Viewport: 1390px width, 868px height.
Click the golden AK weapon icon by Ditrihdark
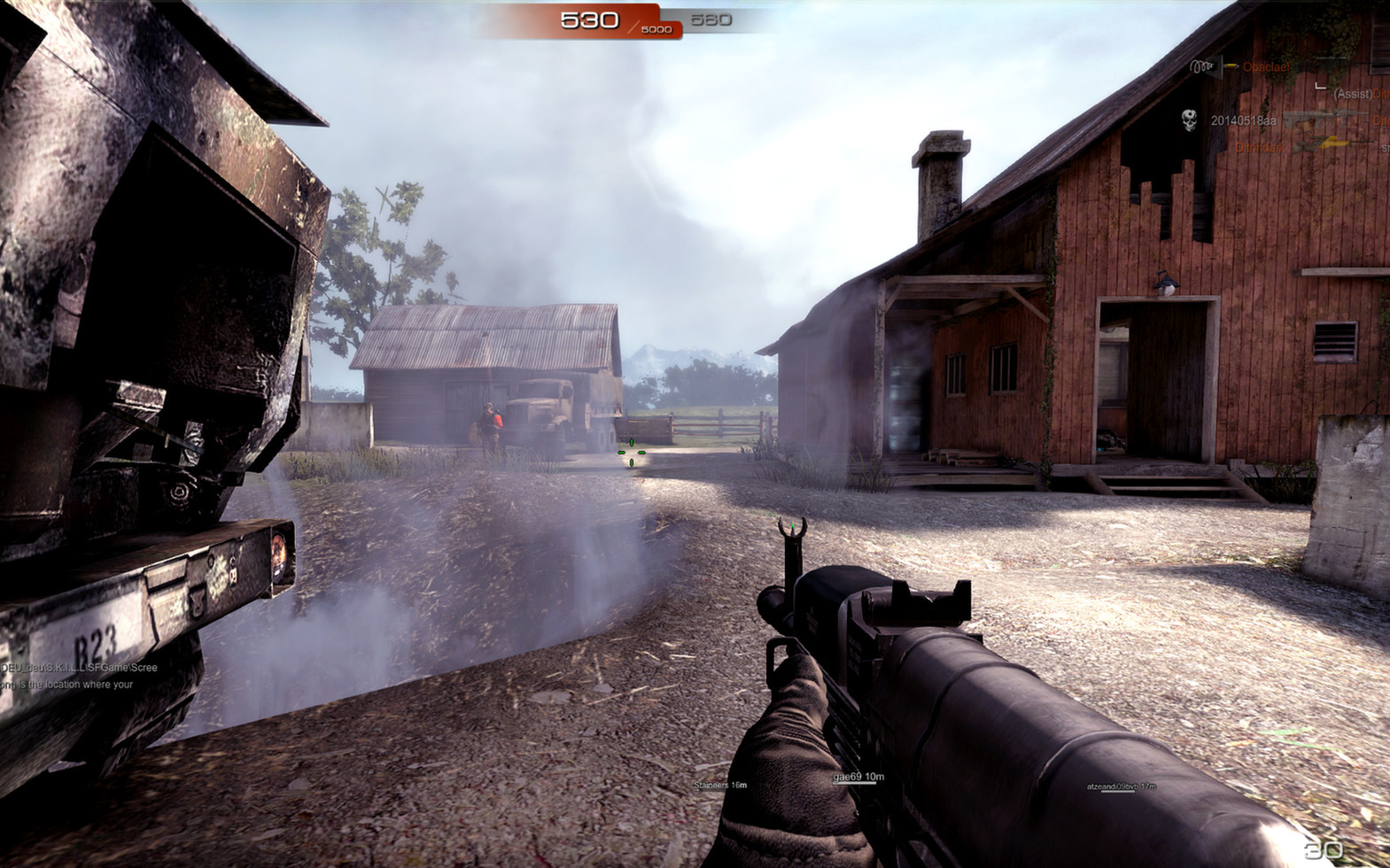(x=1333, y=143)
